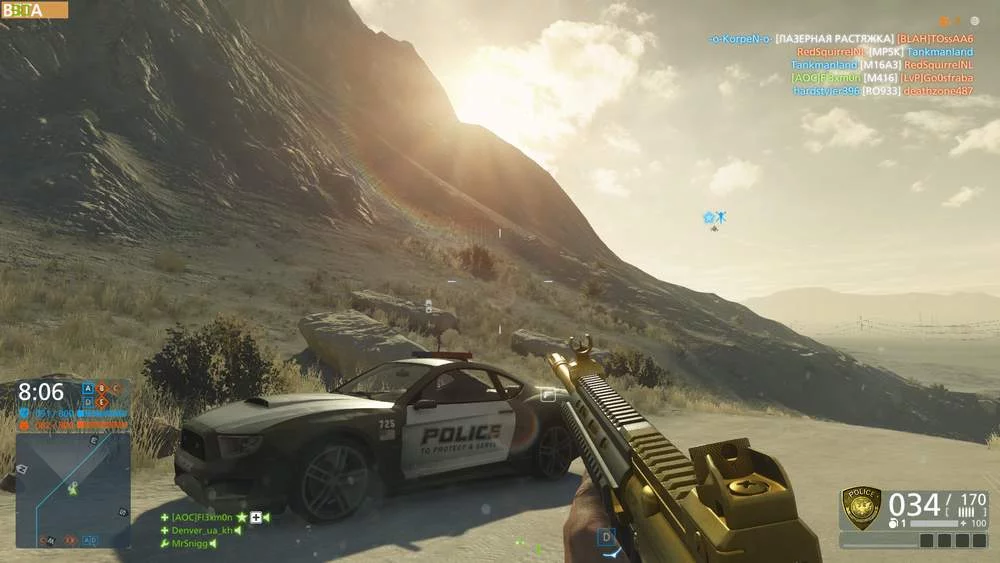The image size is (1000, 563).
Task: Select objective flag D in the HUD
Action: pos(88,401)
